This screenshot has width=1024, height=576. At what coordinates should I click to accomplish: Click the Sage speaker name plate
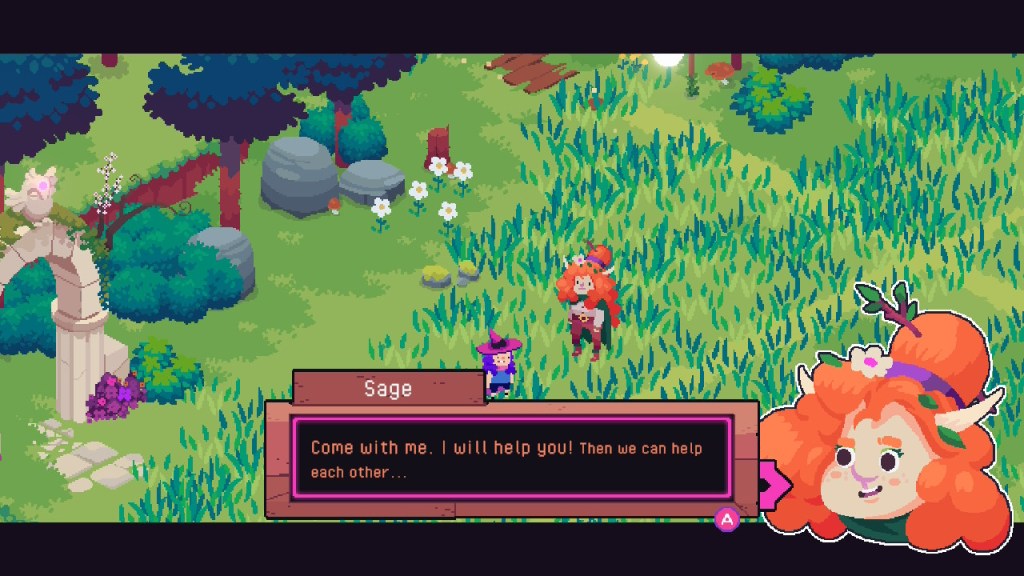388,388
